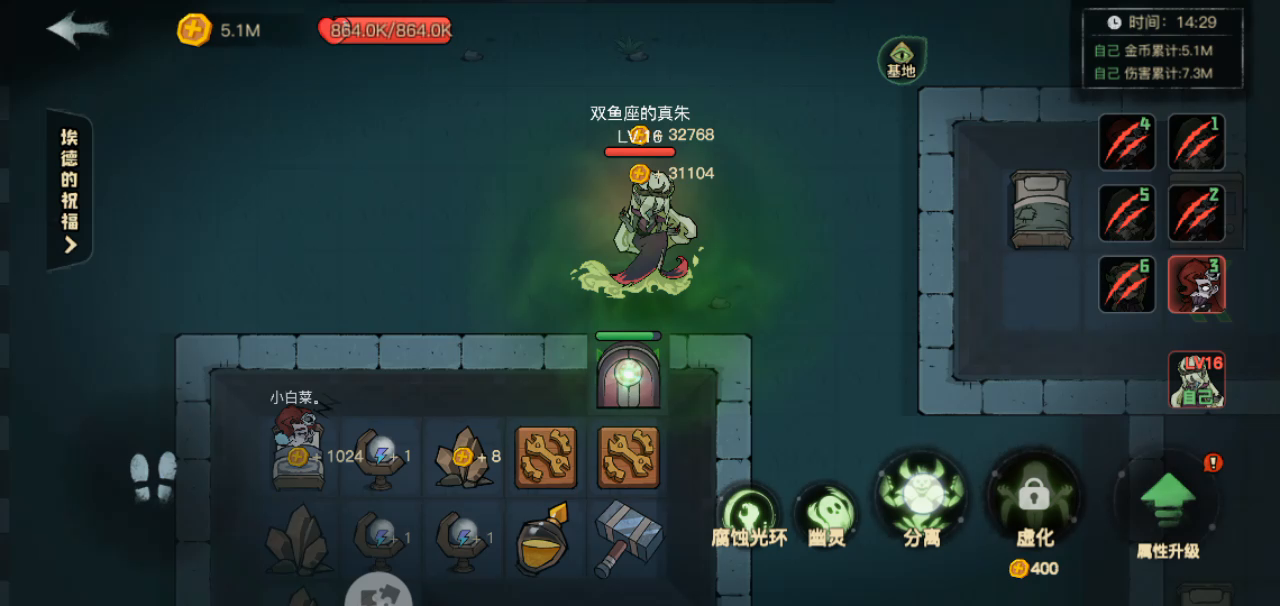Viewport: 1280px width, 606px height.
Task: Select player portrait number 3
Action: pyautogui.click(x=1196, y=284)
